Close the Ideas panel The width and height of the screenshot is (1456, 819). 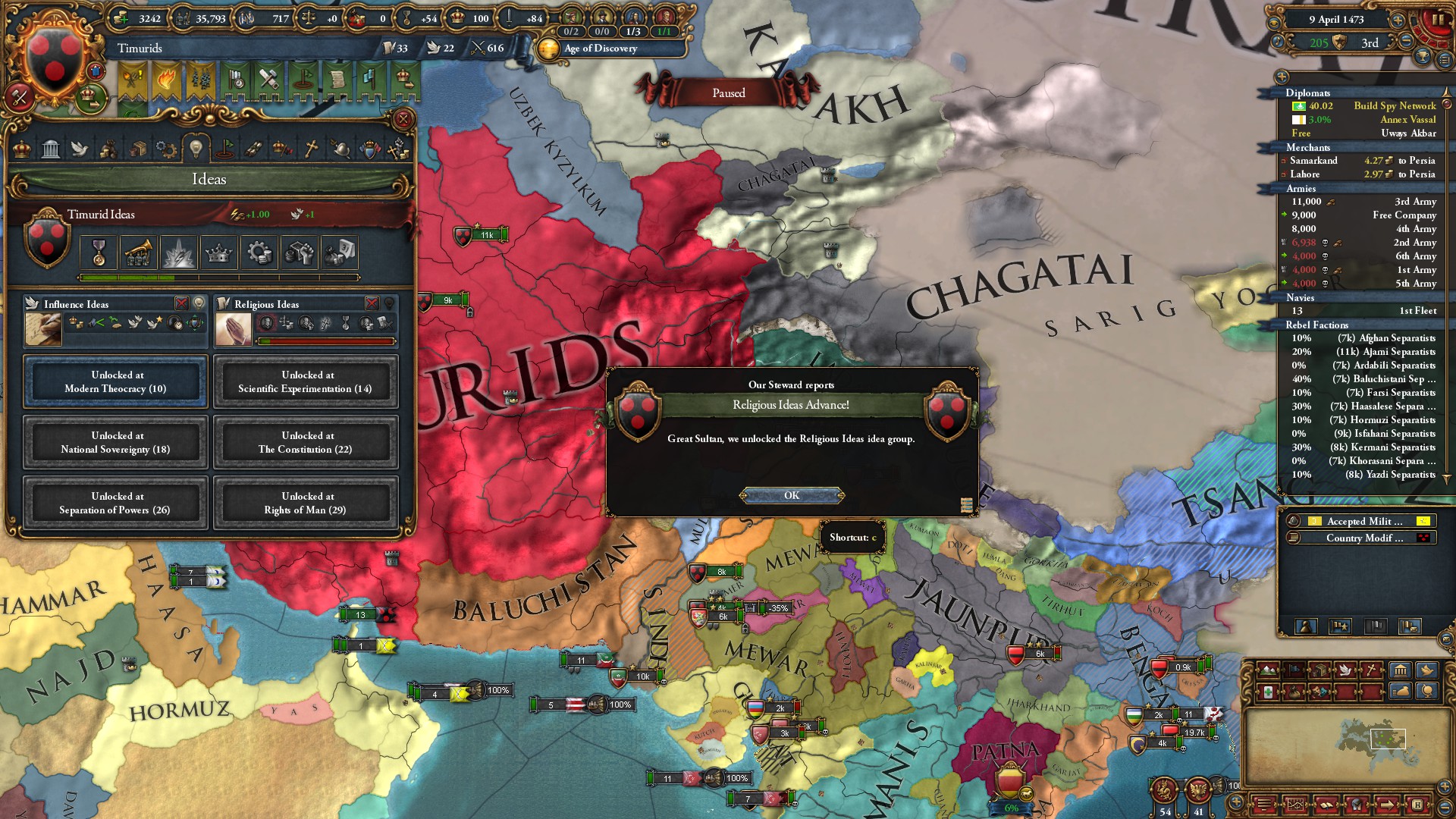[403, 119]
